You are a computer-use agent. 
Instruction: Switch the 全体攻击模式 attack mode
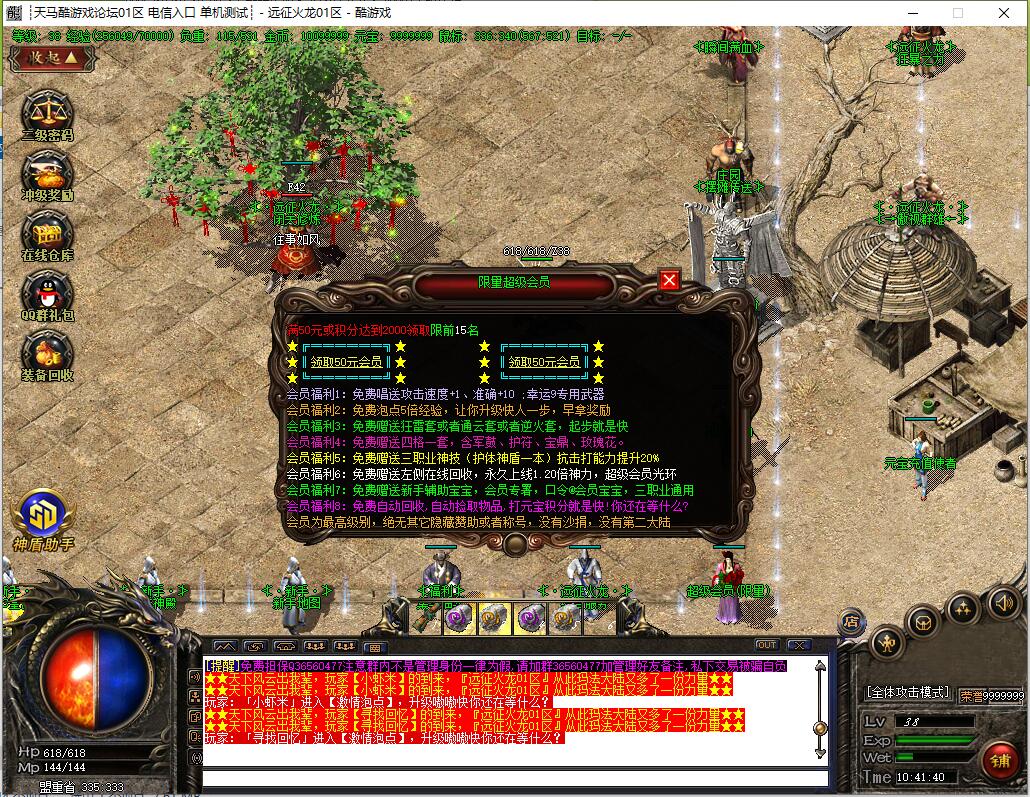point(907,692)
